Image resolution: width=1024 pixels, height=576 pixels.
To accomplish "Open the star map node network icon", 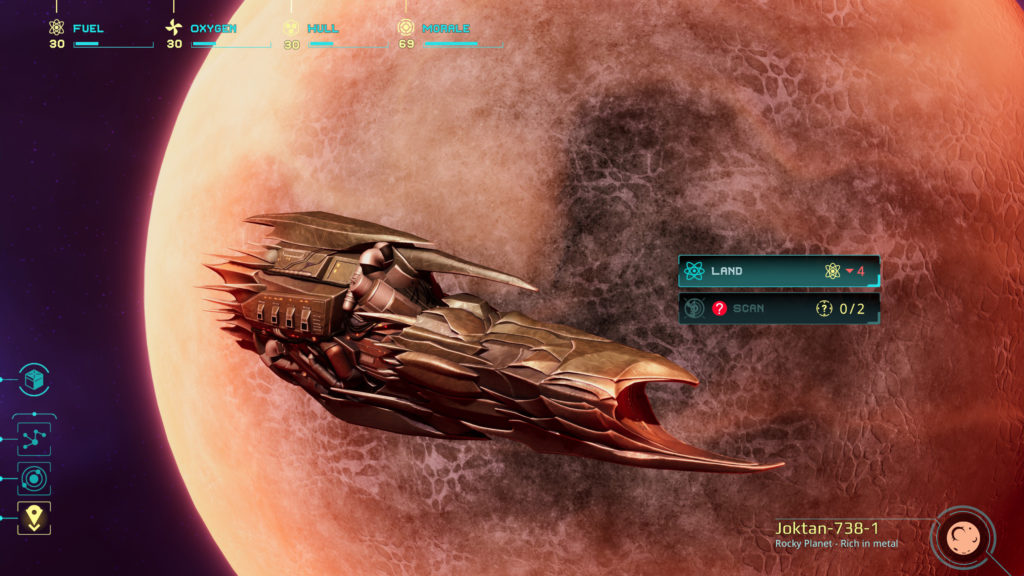I will click(x=34, y=438).
